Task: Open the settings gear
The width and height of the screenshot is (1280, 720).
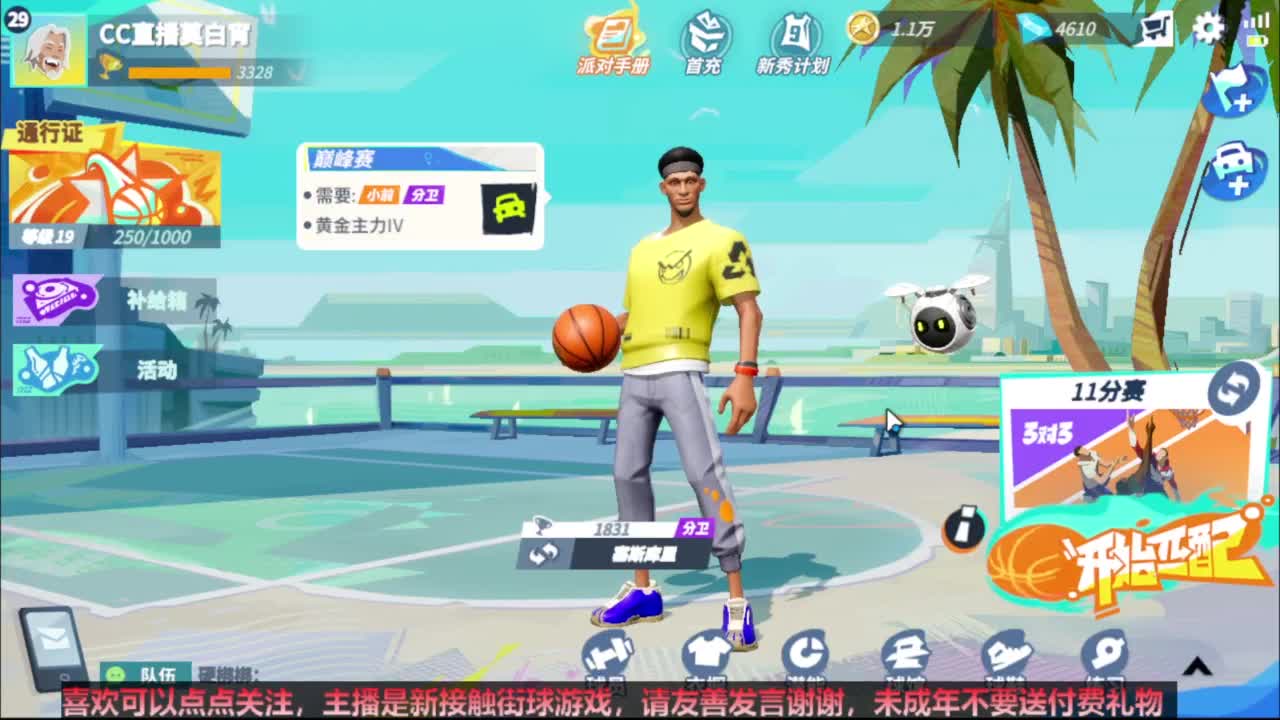Action: 1208,30
